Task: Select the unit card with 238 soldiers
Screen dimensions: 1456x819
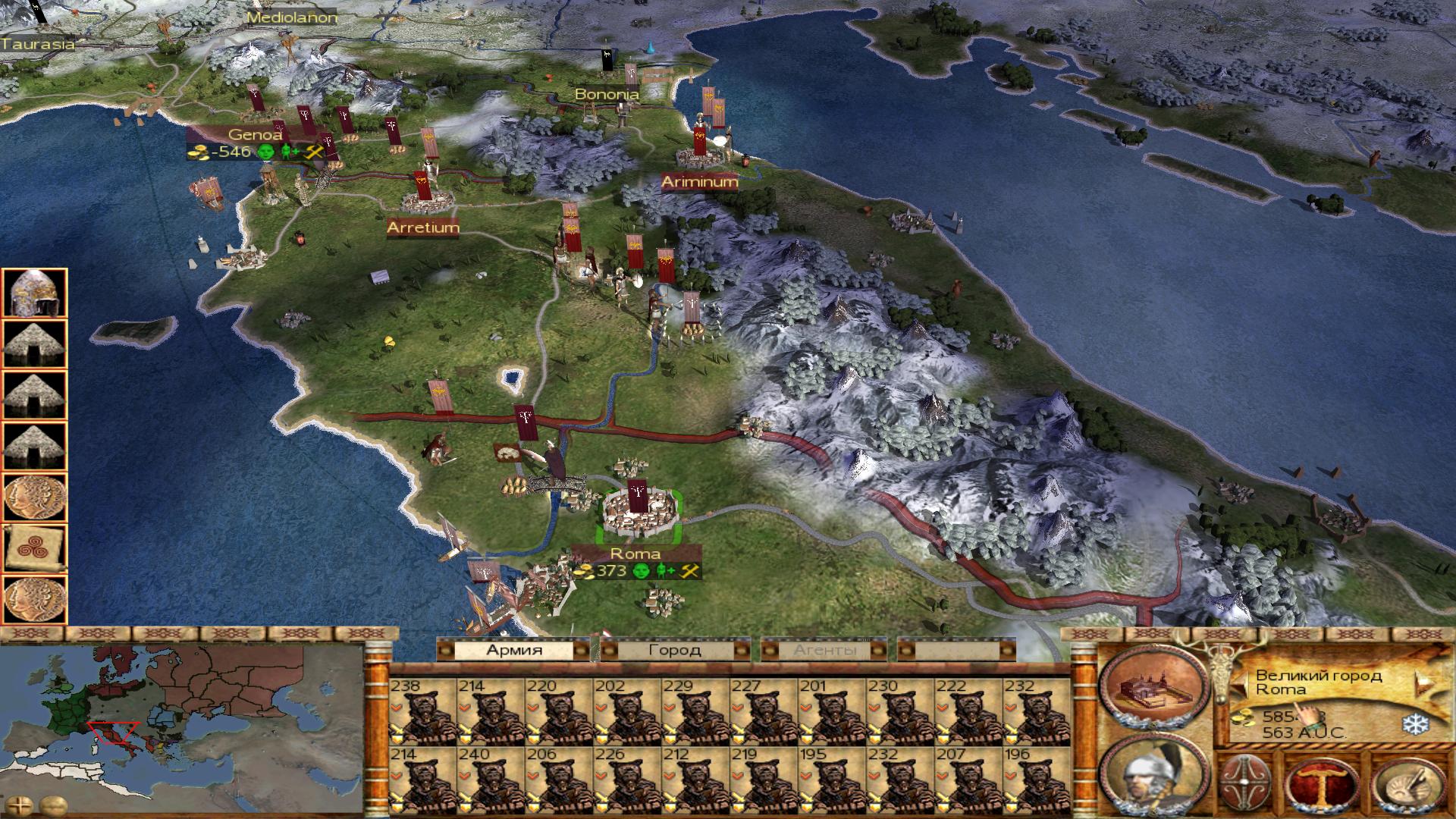Action: (422, 711)
